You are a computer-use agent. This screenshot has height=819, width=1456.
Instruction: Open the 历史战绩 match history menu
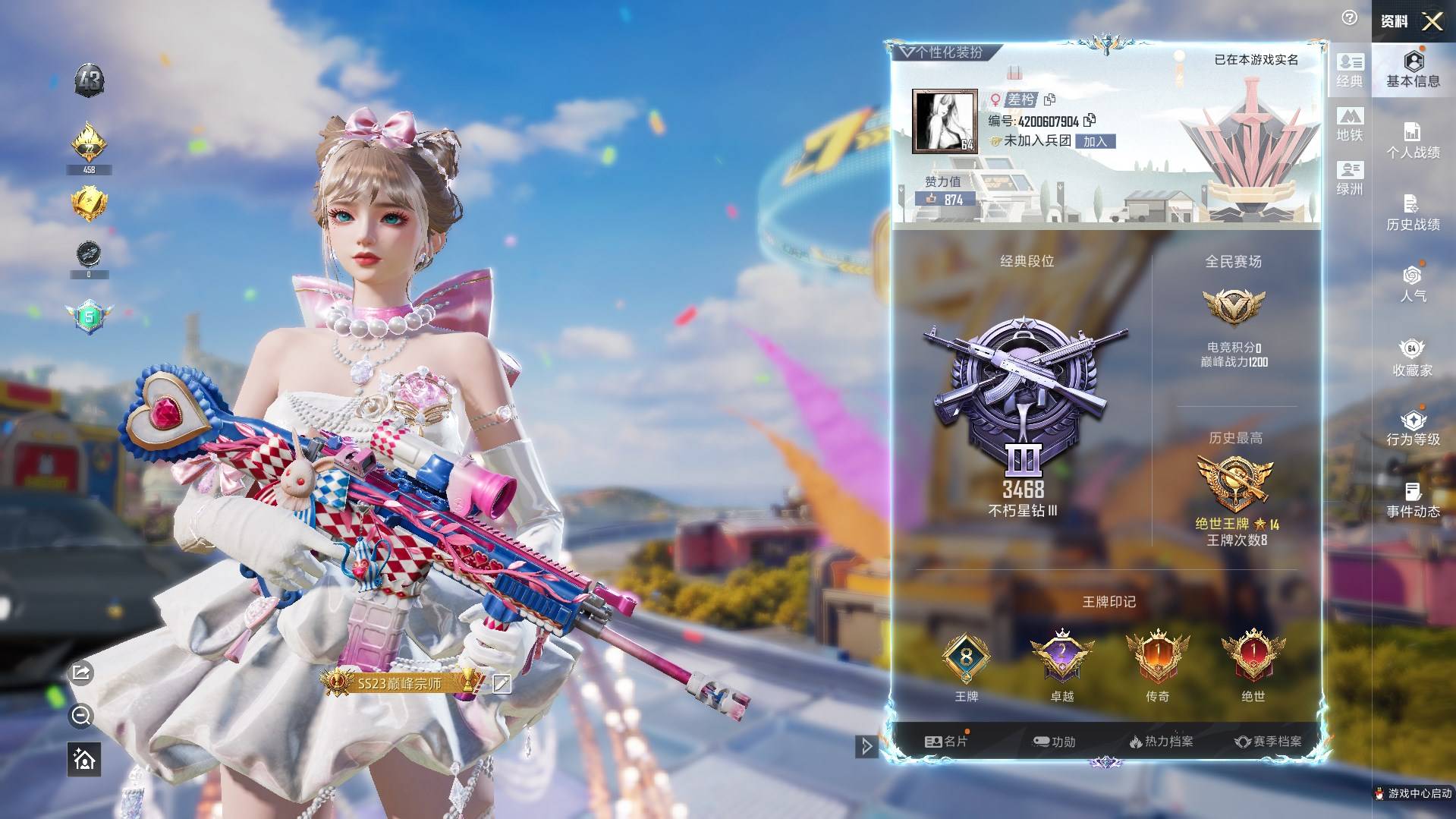pos(1413,213)
